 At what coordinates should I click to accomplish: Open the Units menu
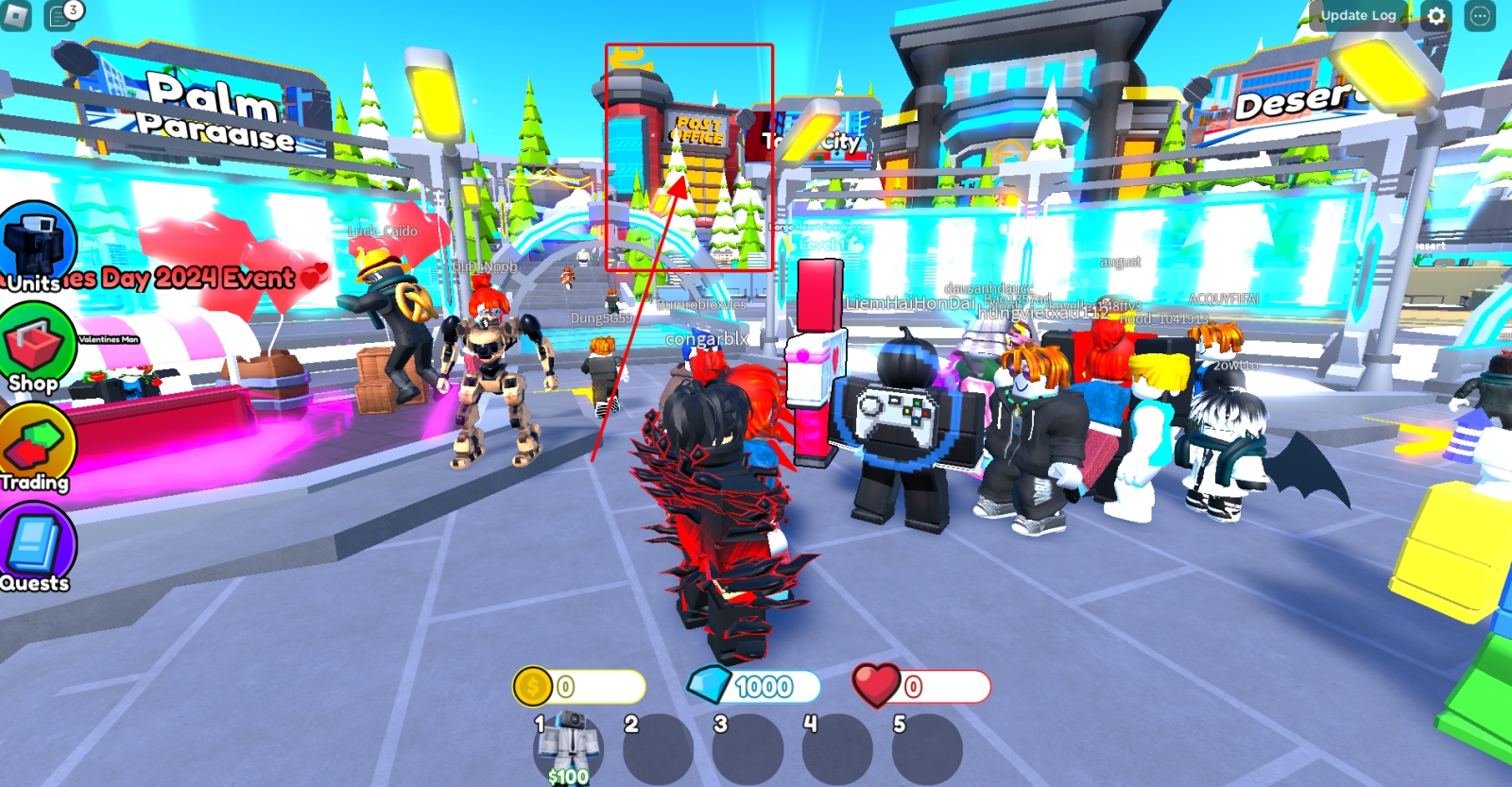point(38,248)
